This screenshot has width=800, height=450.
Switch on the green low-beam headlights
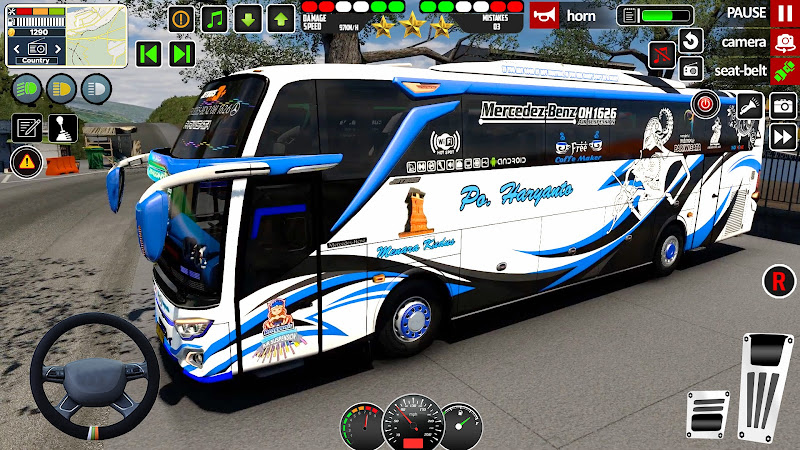click(x=27, y=88)
